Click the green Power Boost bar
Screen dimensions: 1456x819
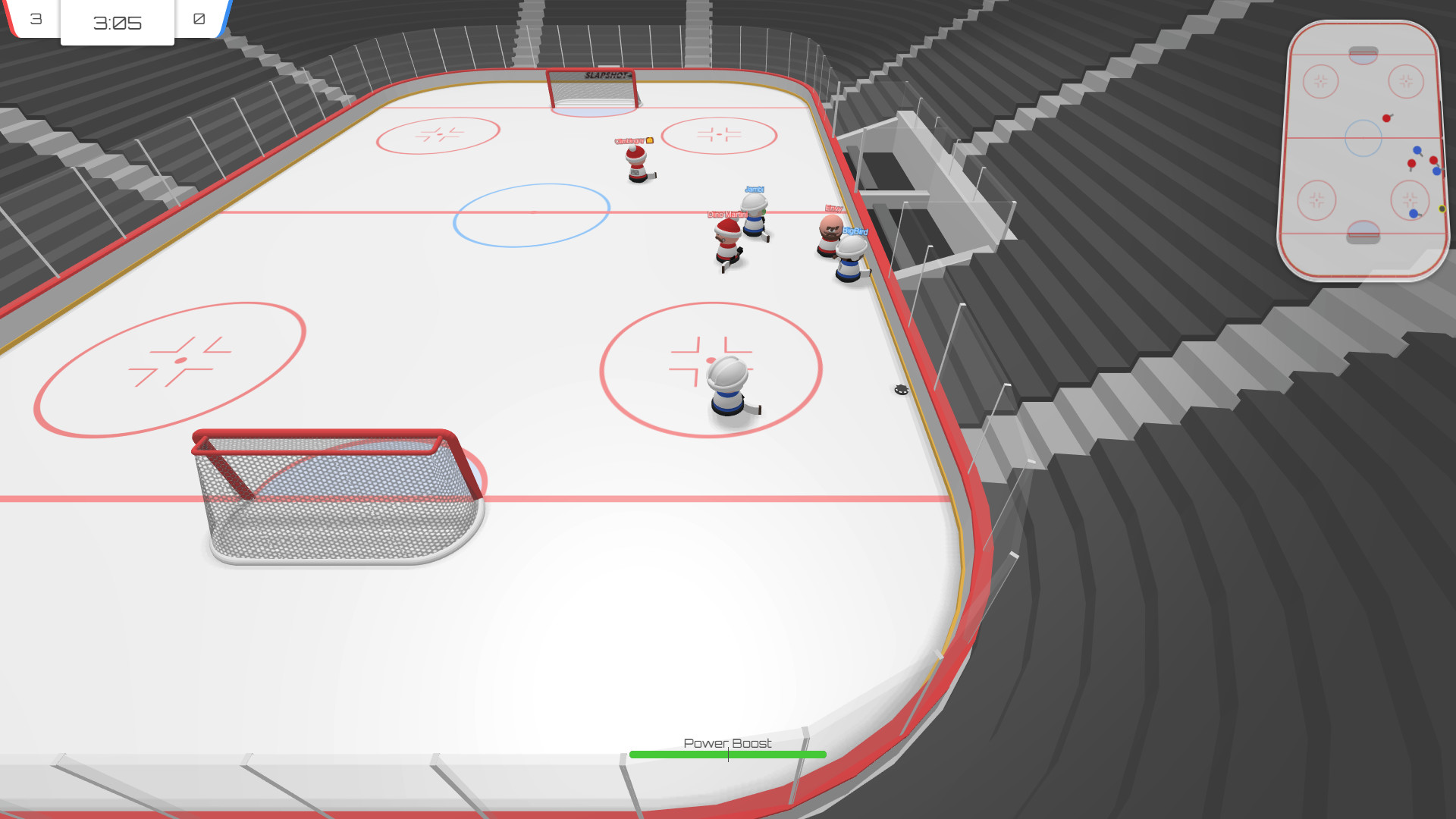[x=728, y=753]
